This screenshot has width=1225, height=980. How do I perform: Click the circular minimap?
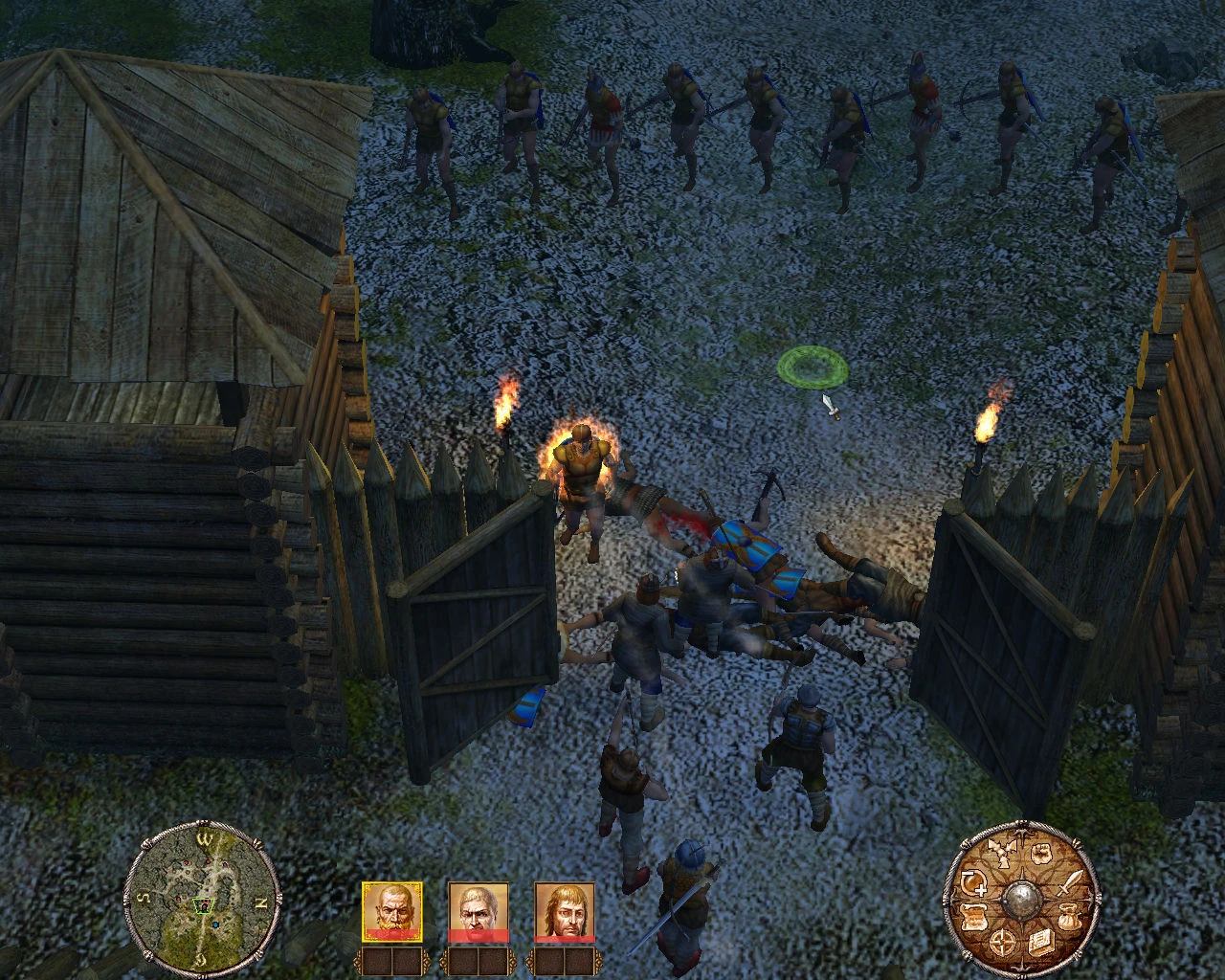pyautogui.click(x=203, y=897)
